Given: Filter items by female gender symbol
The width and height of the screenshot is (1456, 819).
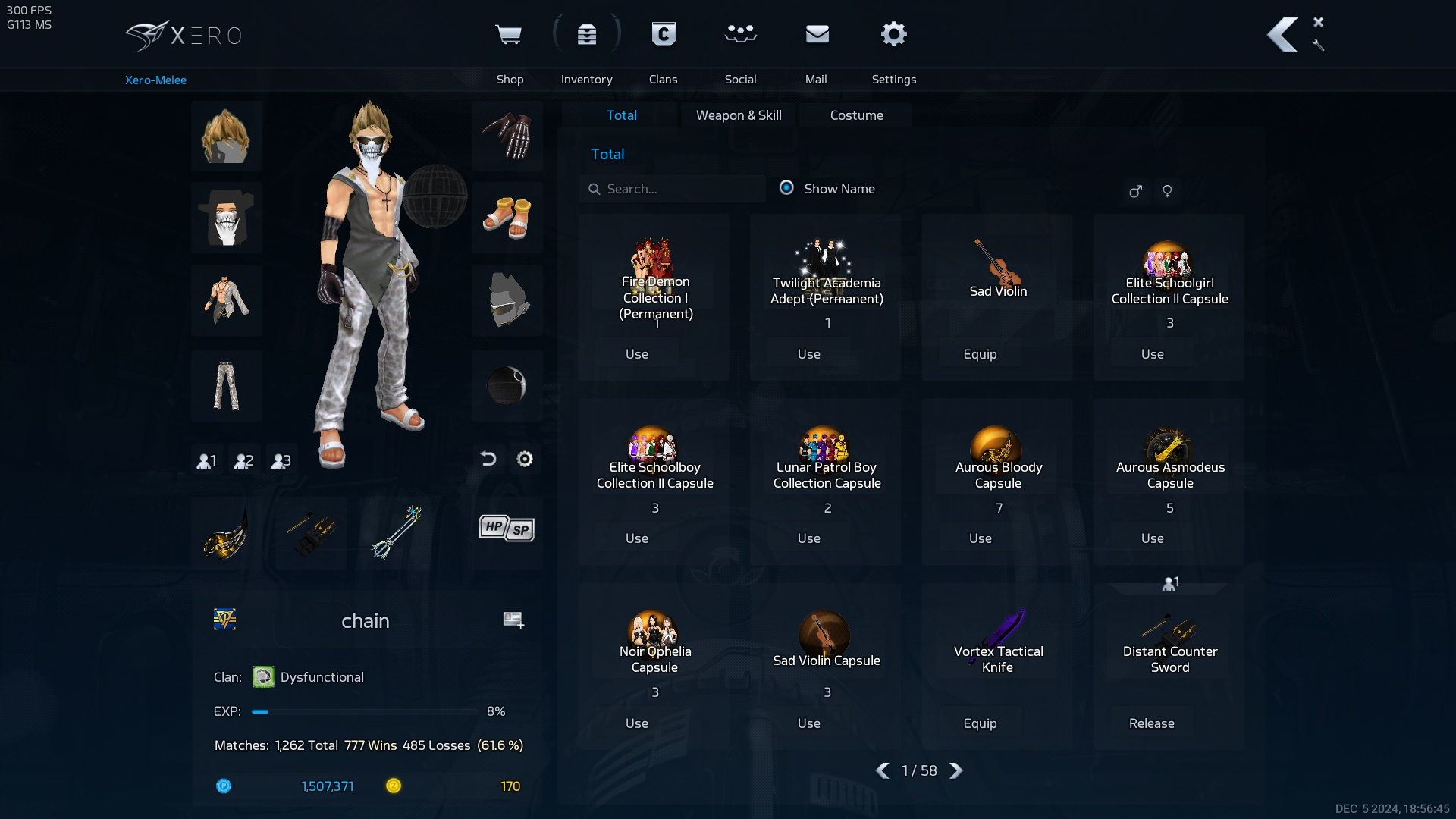Looking at the screenshot, I should coord(1167,191).
